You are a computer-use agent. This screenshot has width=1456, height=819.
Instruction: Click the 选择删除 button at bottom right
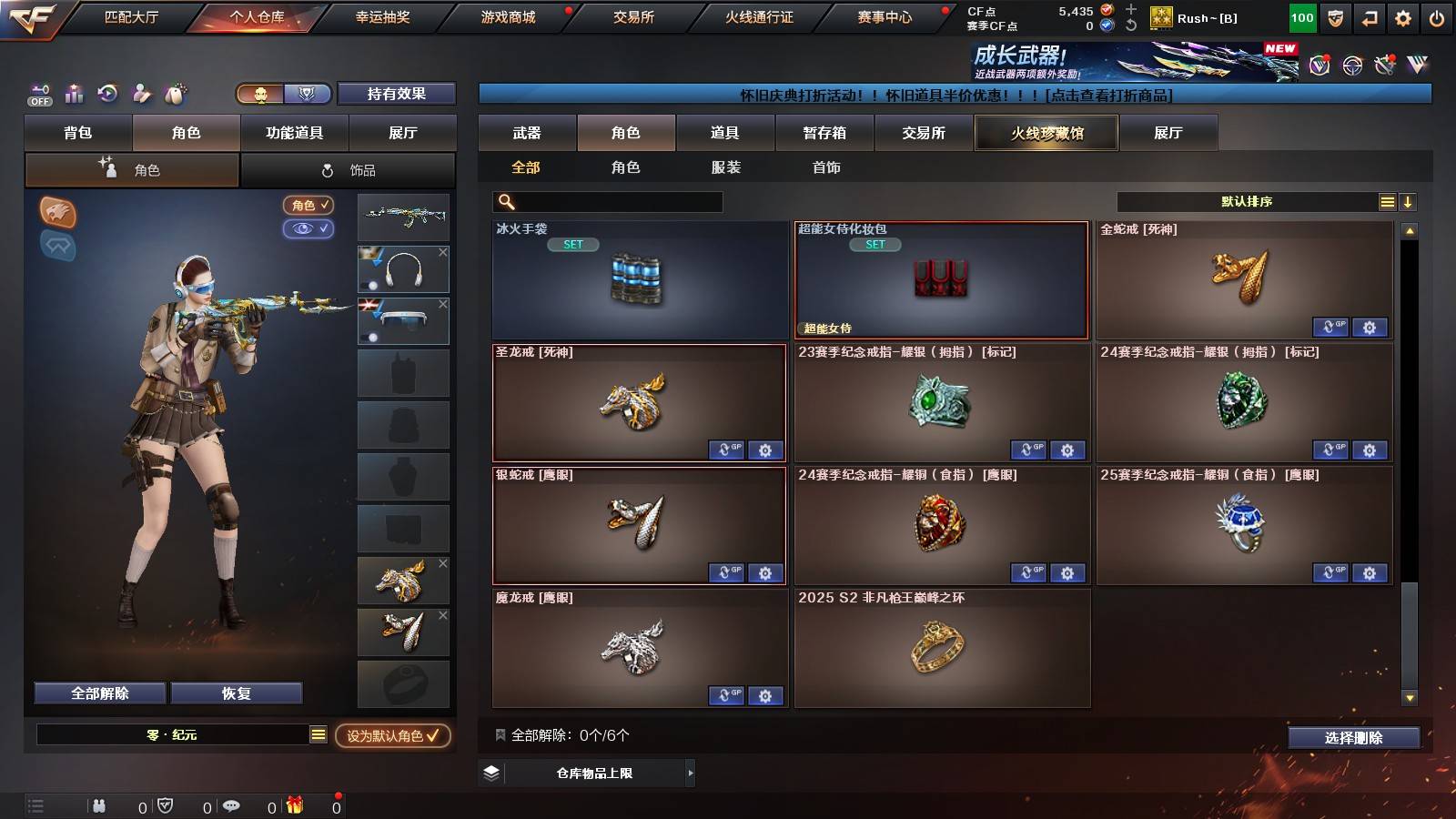[x=1353, y=738]
